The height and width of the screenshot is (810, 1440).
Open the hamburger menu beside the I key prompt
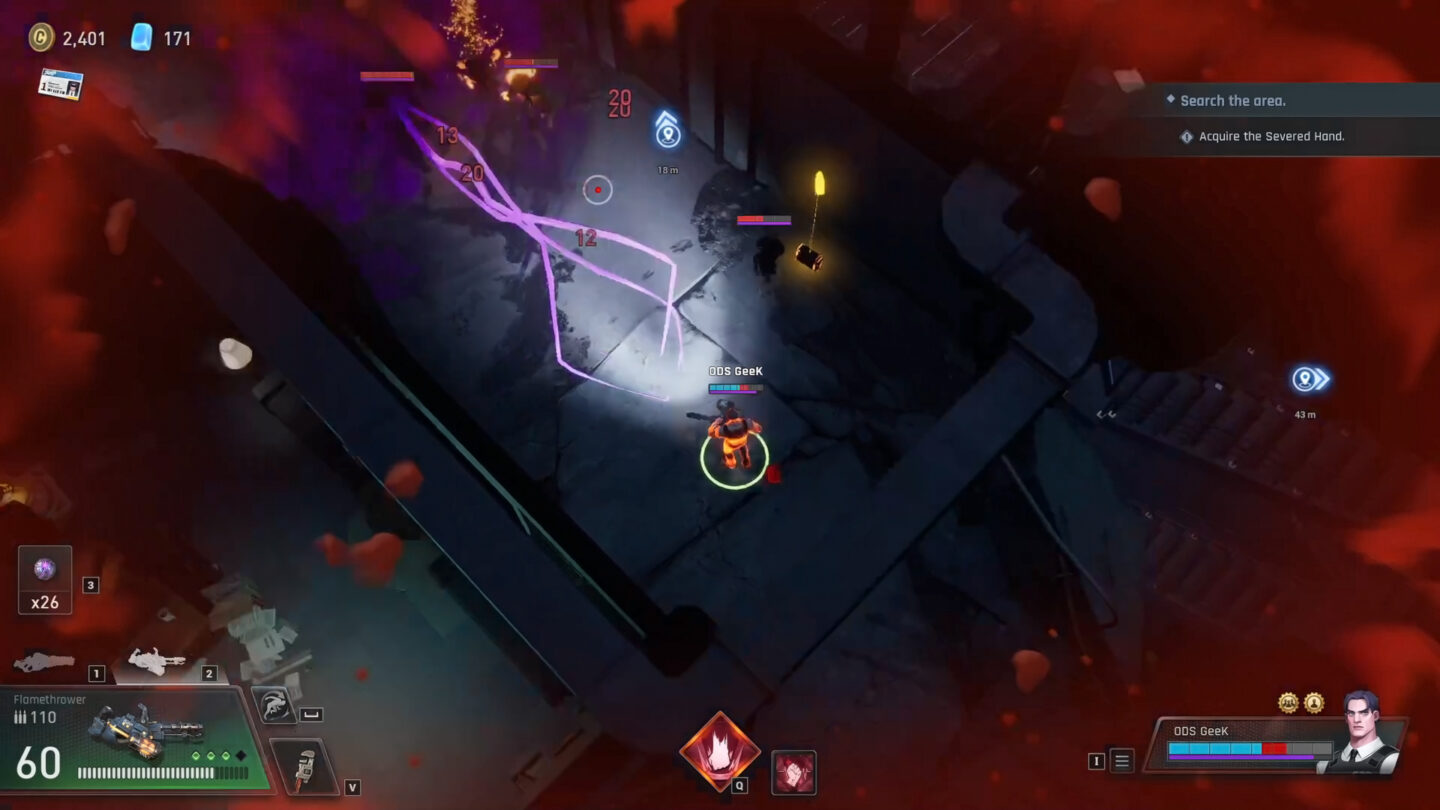[x=1122, y=762]
